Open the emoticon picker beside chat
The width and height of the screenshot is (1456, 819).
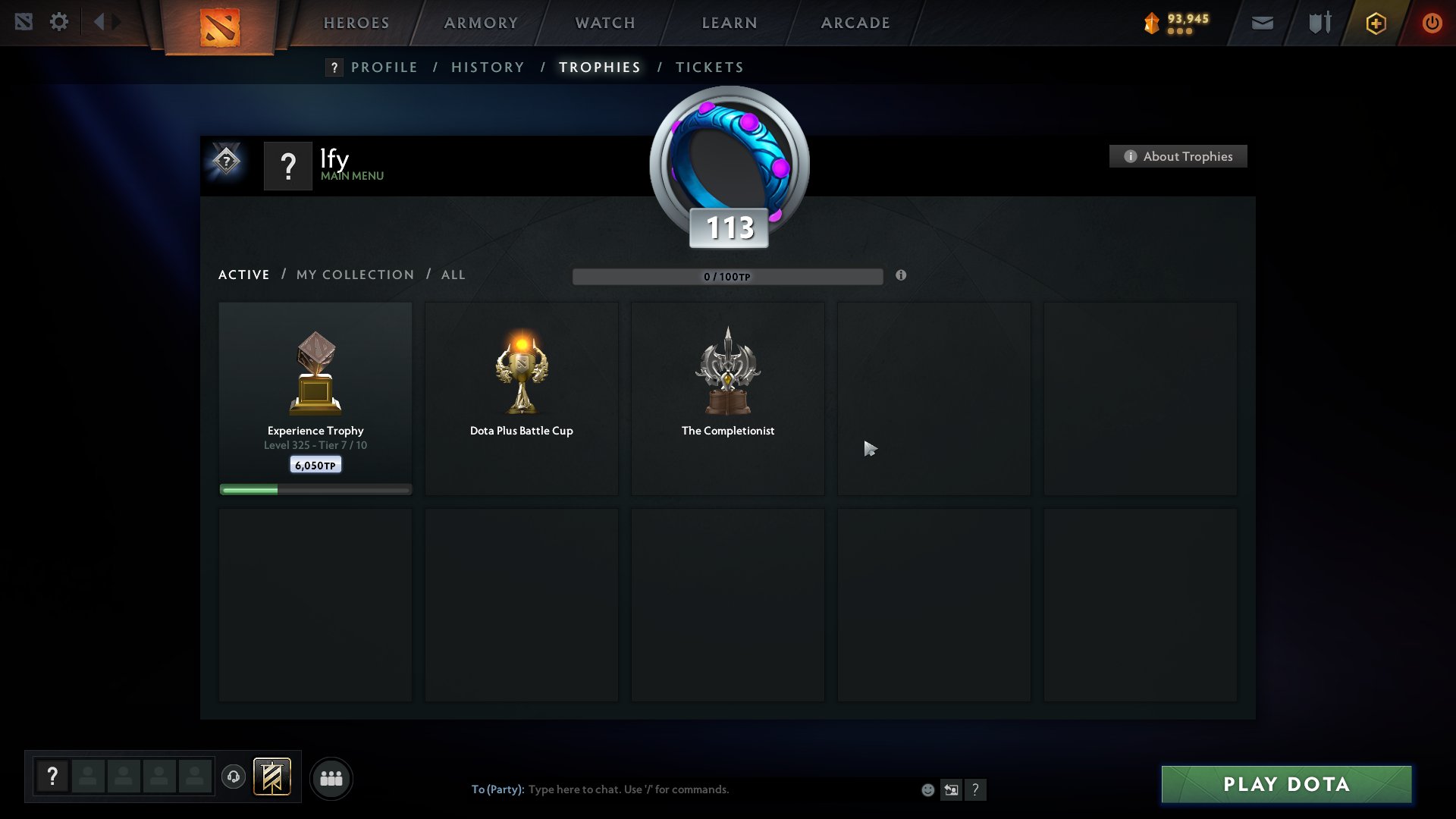tap(927, 789)
